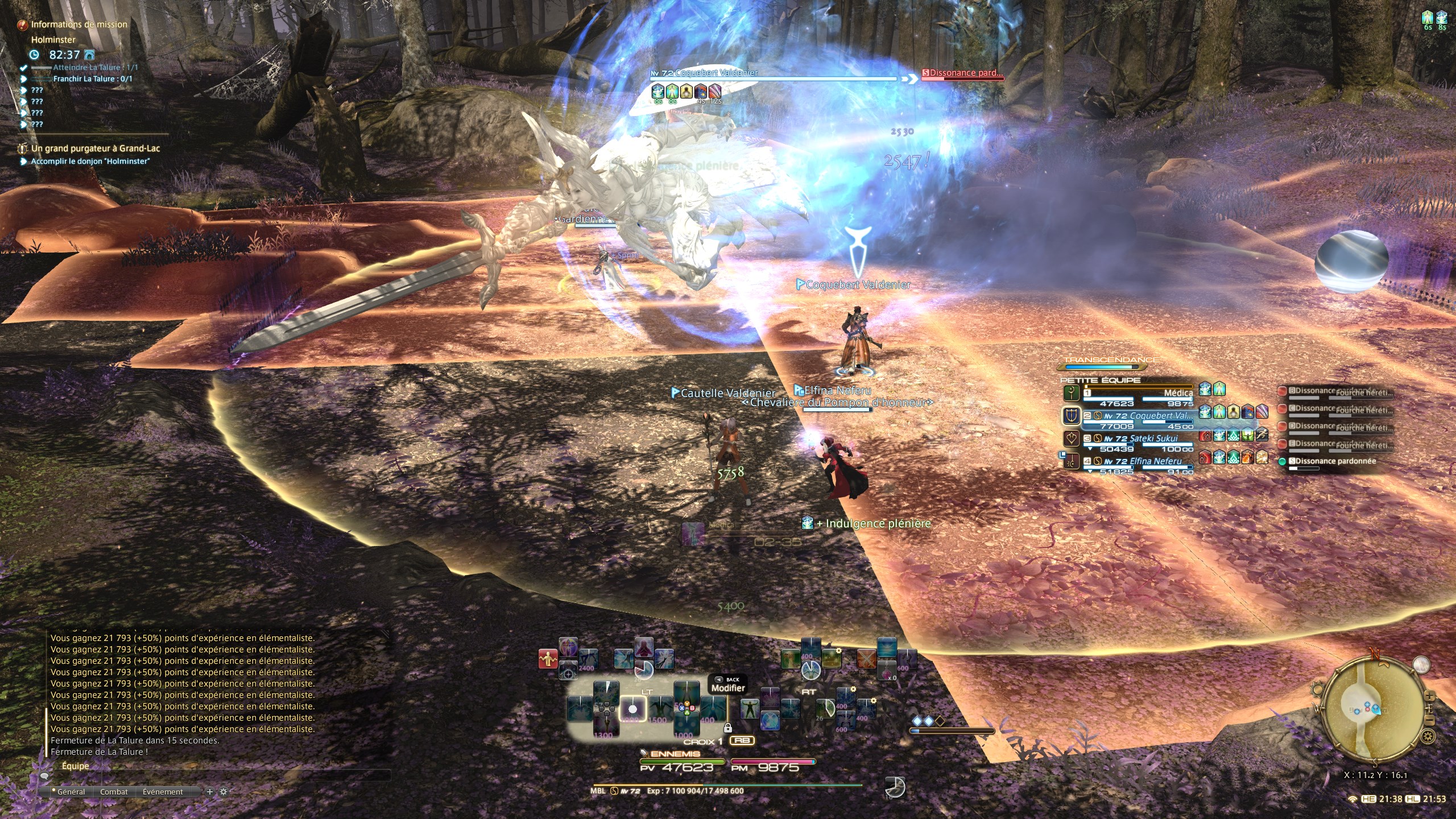Zoom in on the minimap
Image resolution: width=1456 pixels, height=819 pixels.
point(1430,697)
